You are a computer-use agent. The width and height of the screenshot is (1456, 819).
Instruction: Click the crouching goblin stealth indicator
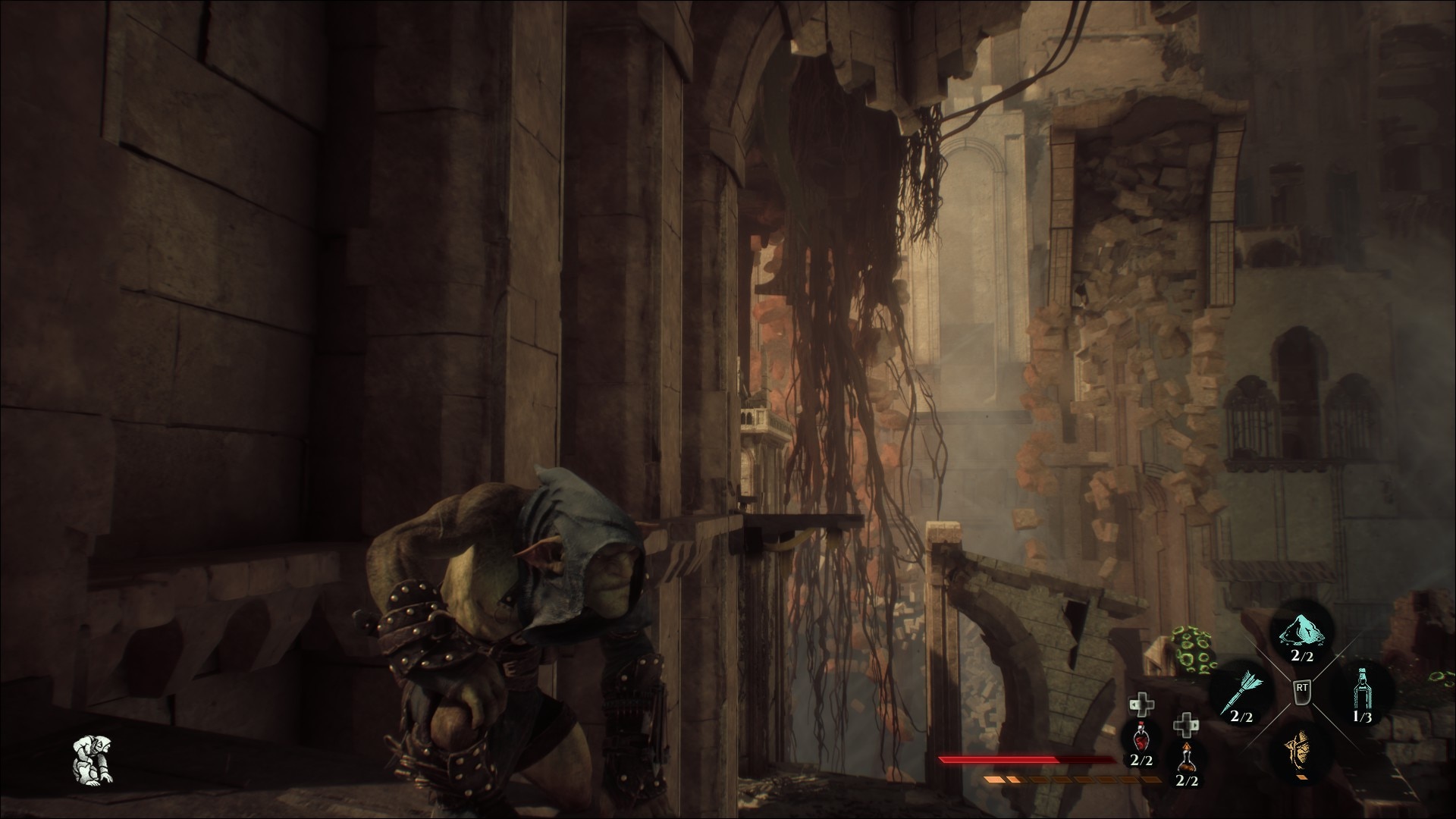[93, 759]
